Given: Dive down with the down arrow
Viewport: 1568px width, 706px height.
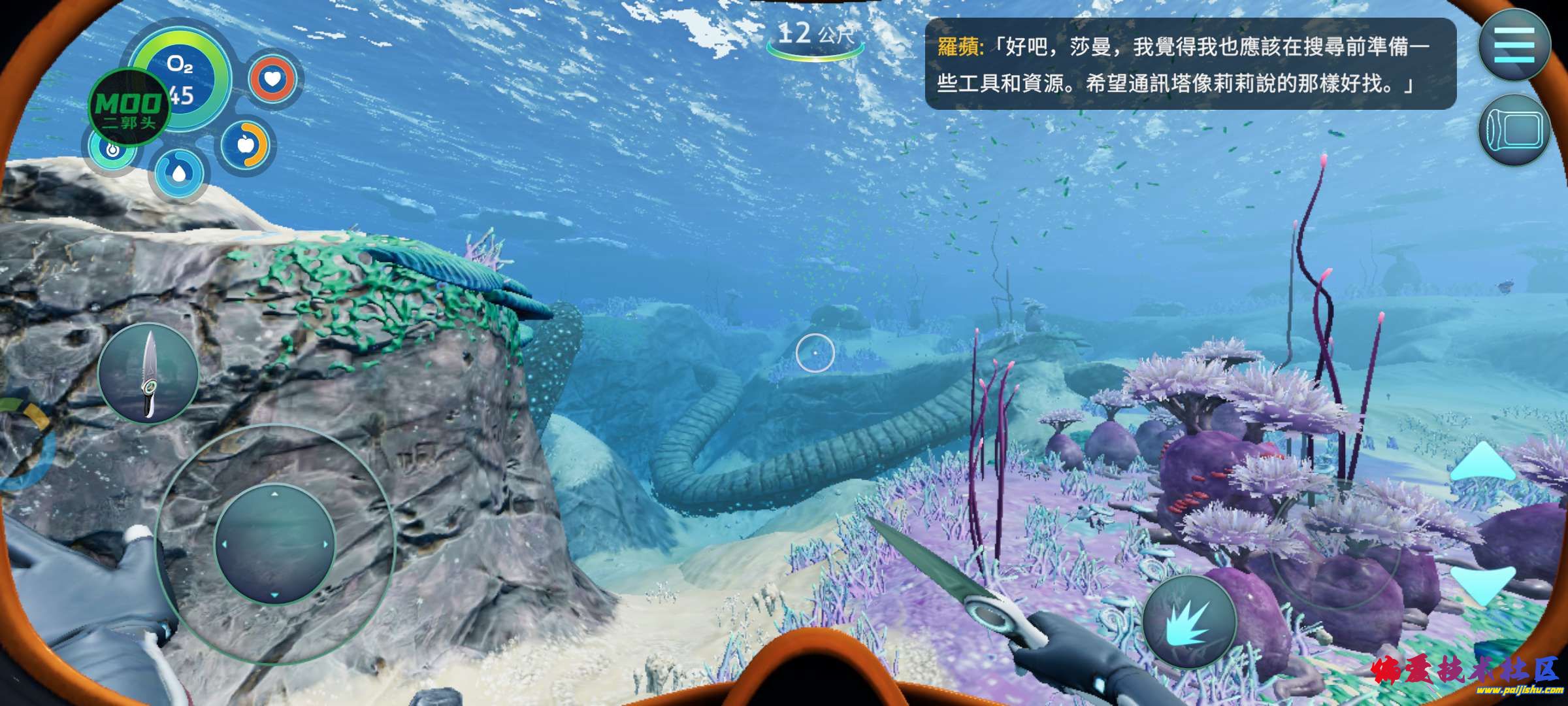Looking at the screenshot, I should point(1482,584).
